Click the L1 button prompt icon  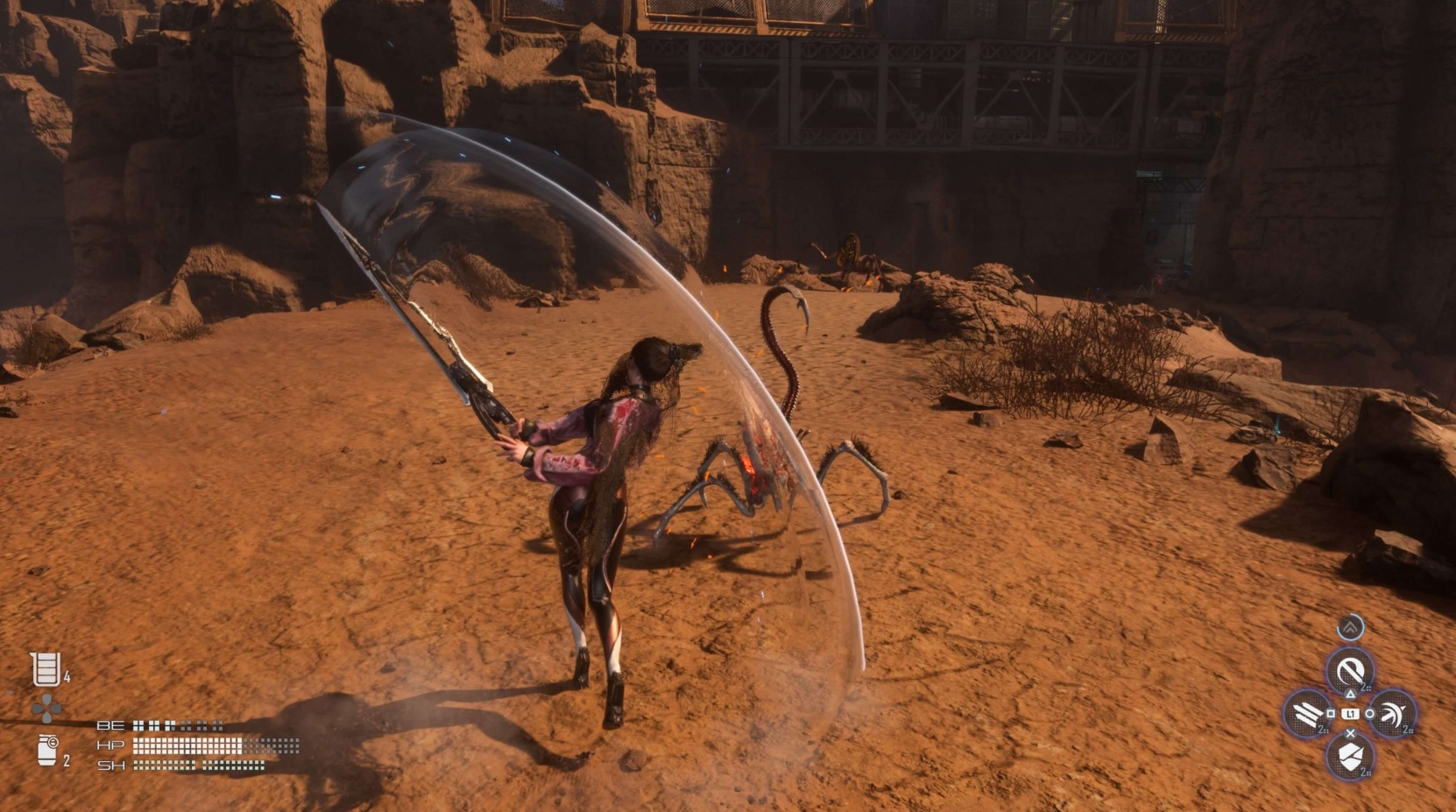pyautogui.click(x=1350, y=714)
